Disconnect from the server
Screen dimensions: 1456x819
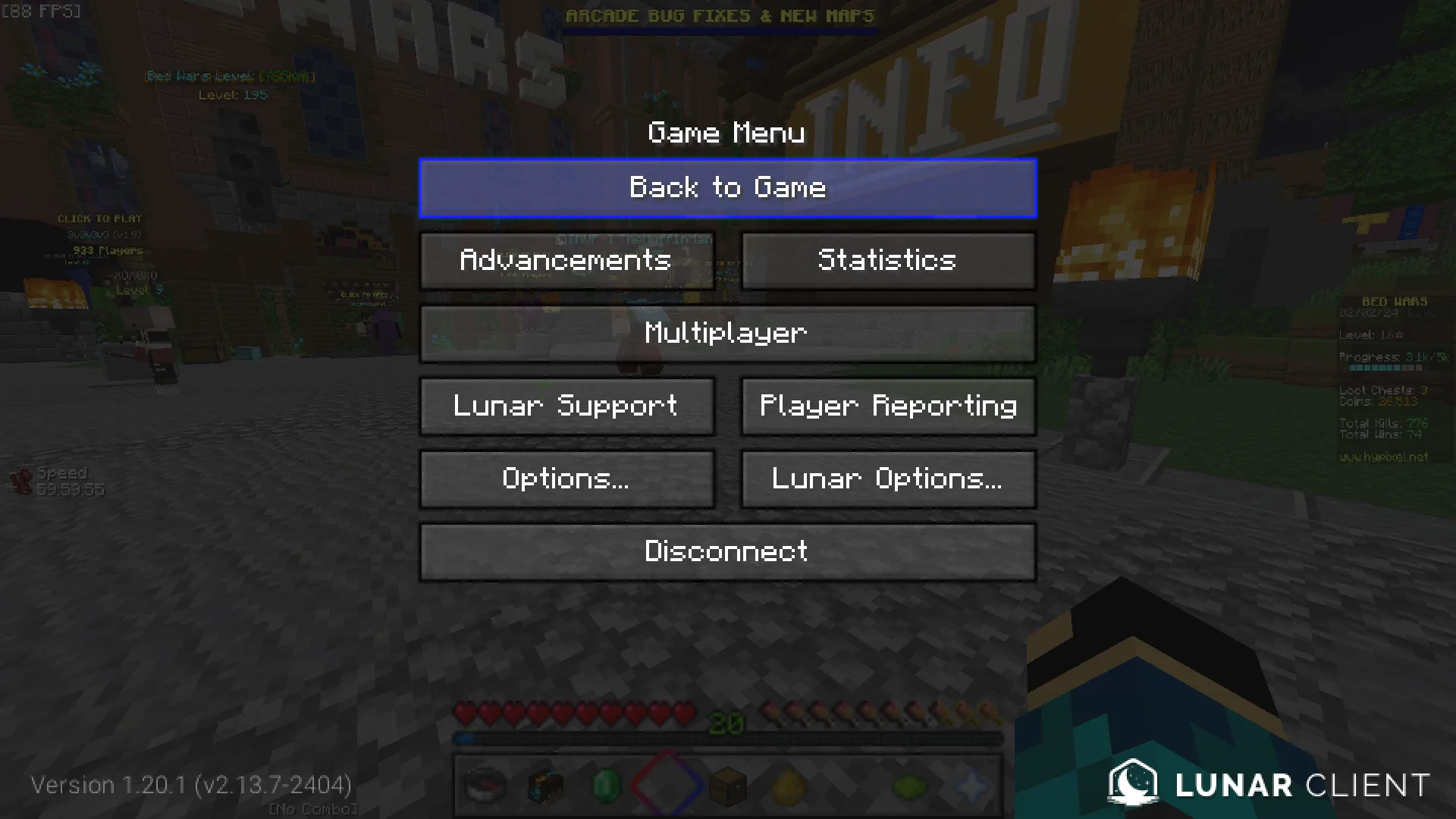[x=727, y=552]
